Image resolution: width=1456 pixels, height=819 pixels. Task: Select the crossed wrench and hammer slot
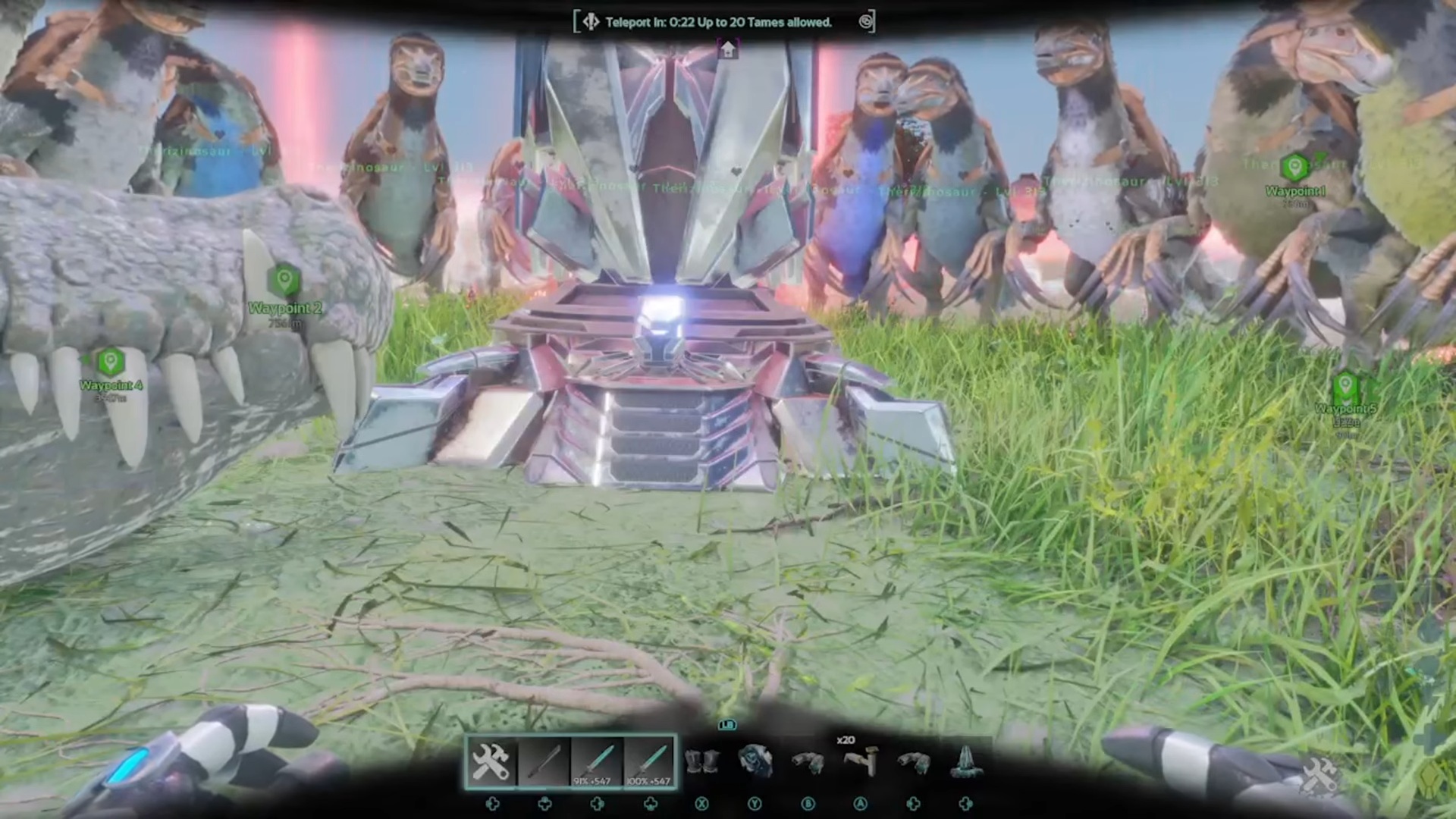point(491,761)
